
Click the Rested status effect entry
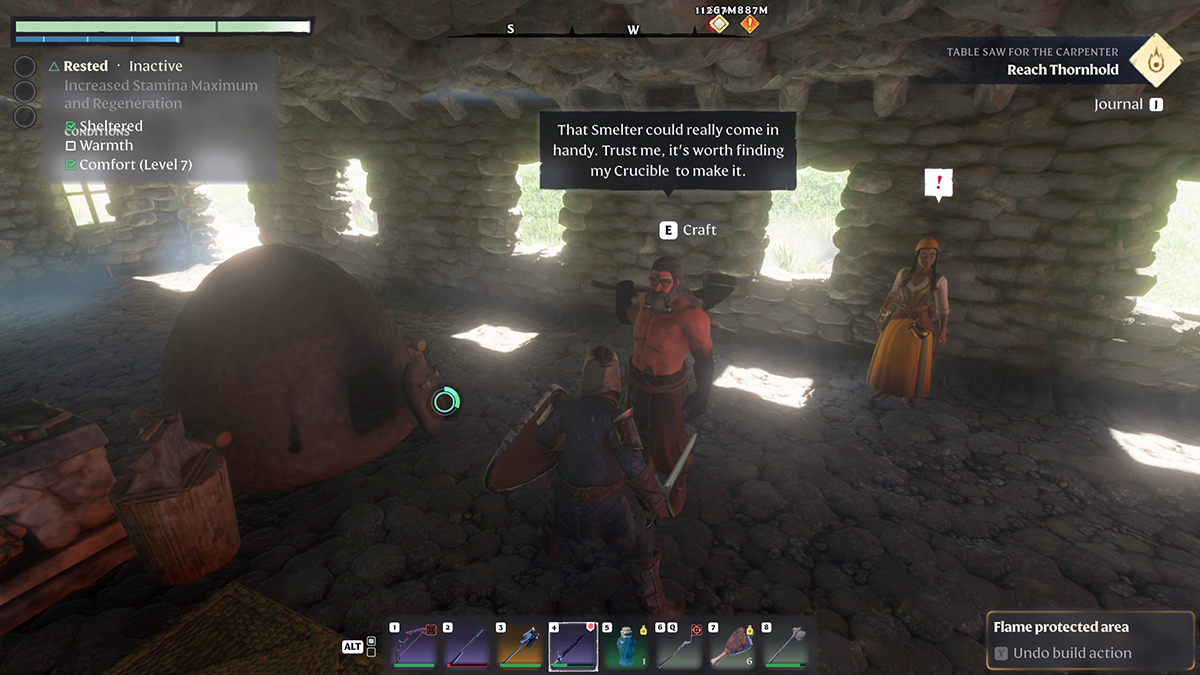(85, 66)
